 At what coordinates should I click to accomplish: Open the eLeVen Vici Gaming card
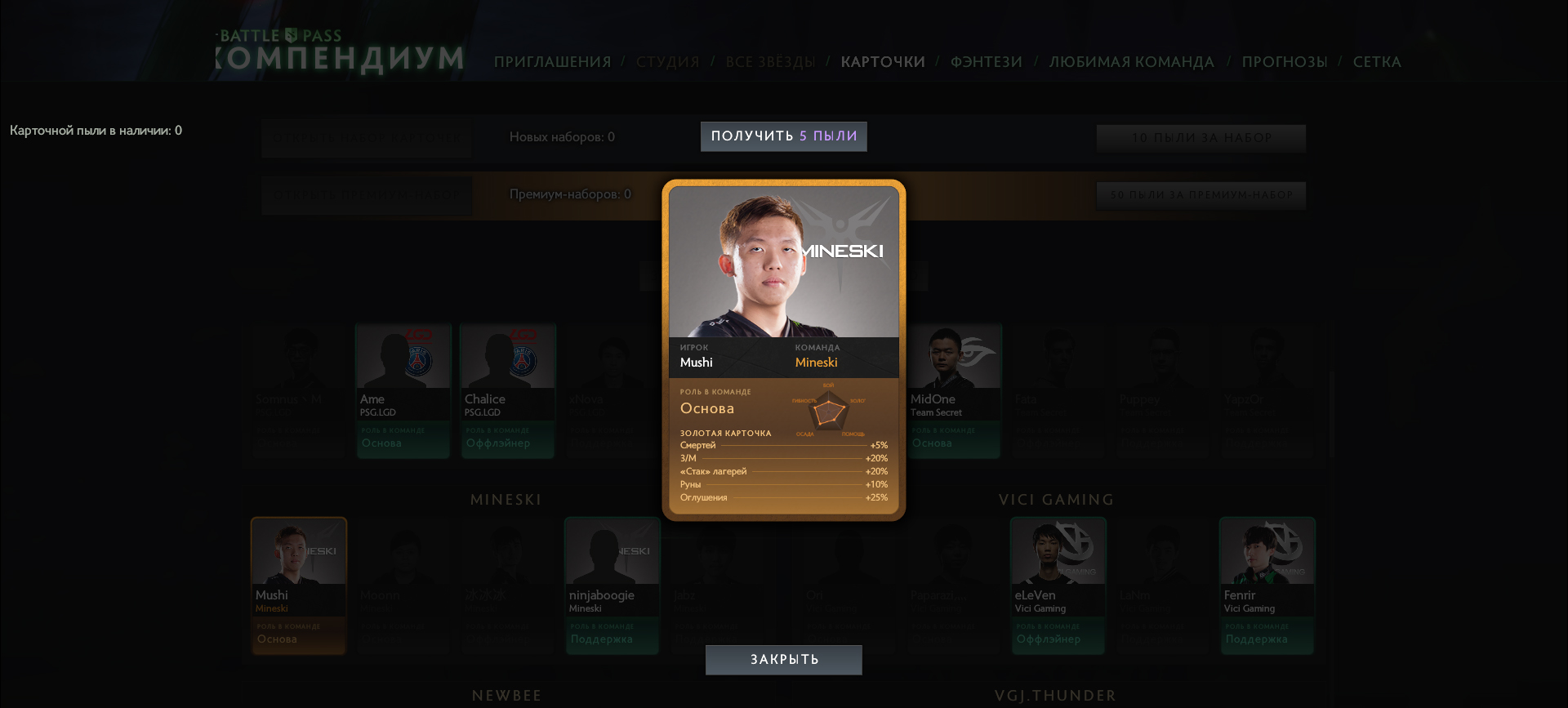pos(1058,586)
